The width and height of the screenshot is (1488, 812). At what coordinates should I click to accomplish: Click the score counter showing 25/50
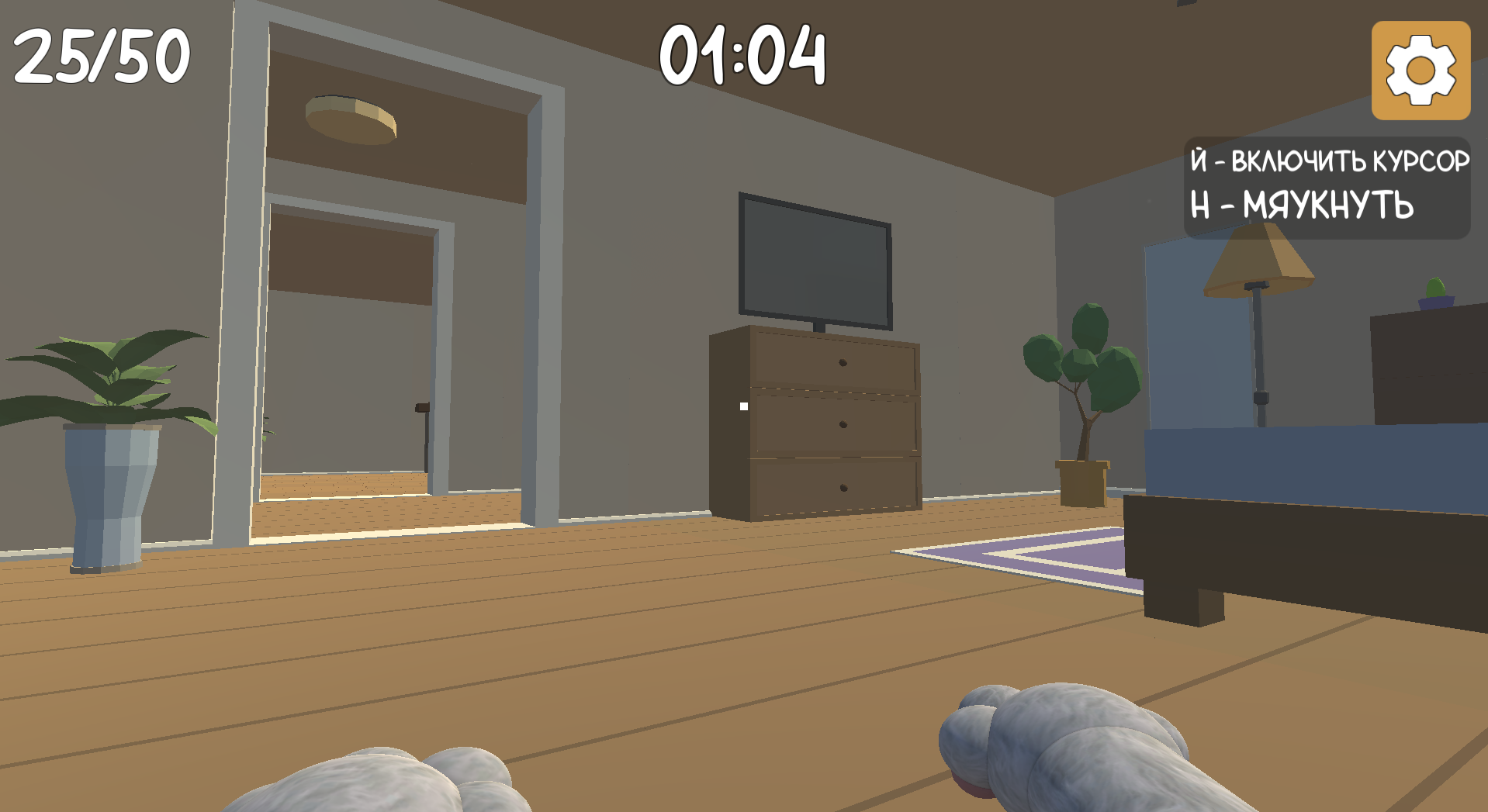[x=99, y=54]
